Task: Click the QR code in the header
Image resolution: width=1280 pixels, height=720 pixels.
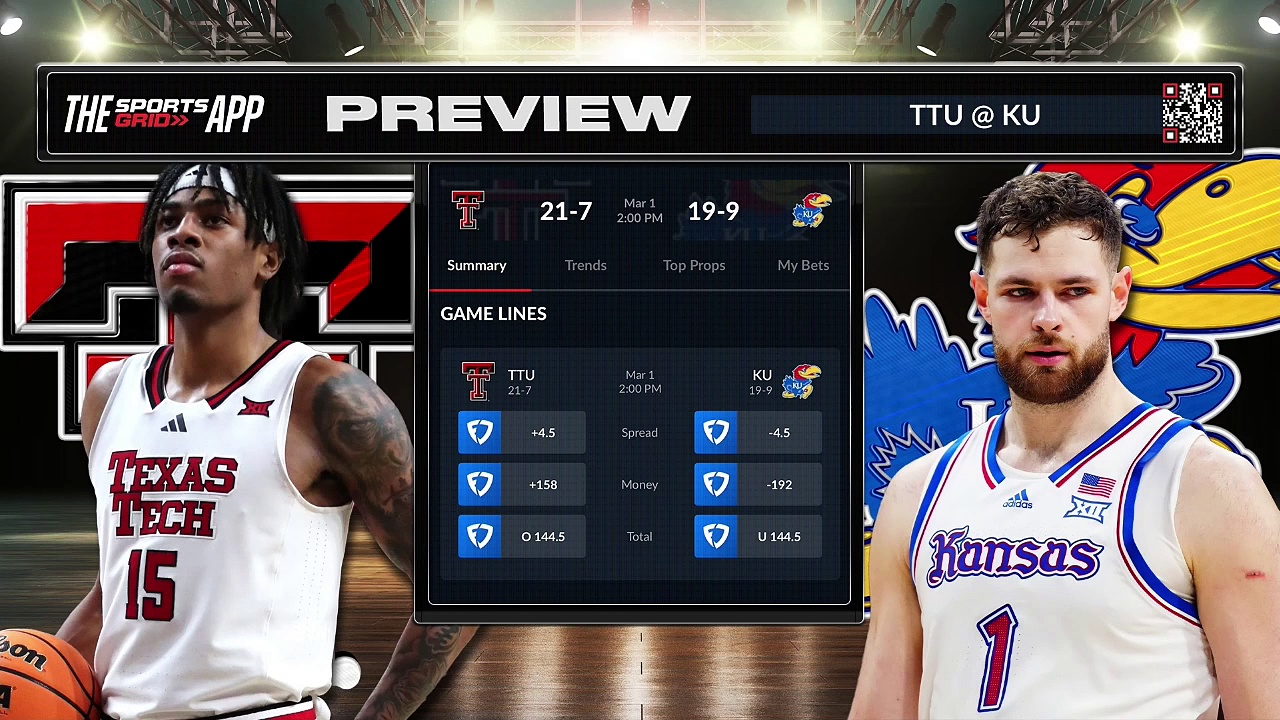Action: 1194,113
